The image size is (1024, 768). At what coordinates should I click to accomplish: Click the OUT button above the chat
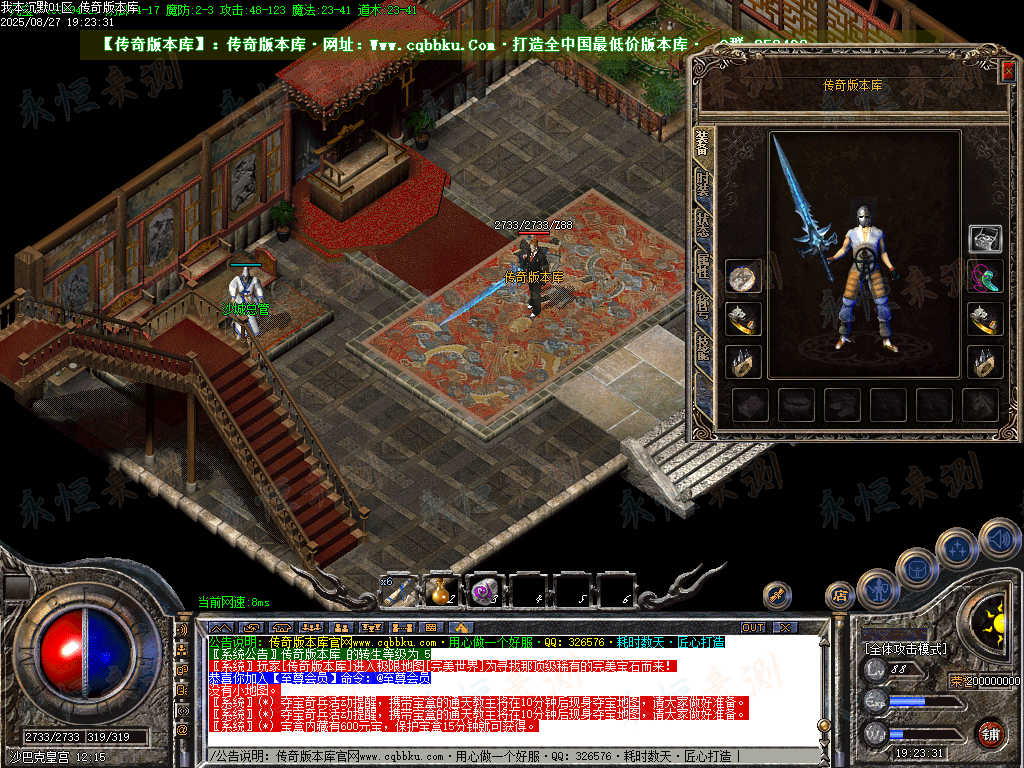752,627
